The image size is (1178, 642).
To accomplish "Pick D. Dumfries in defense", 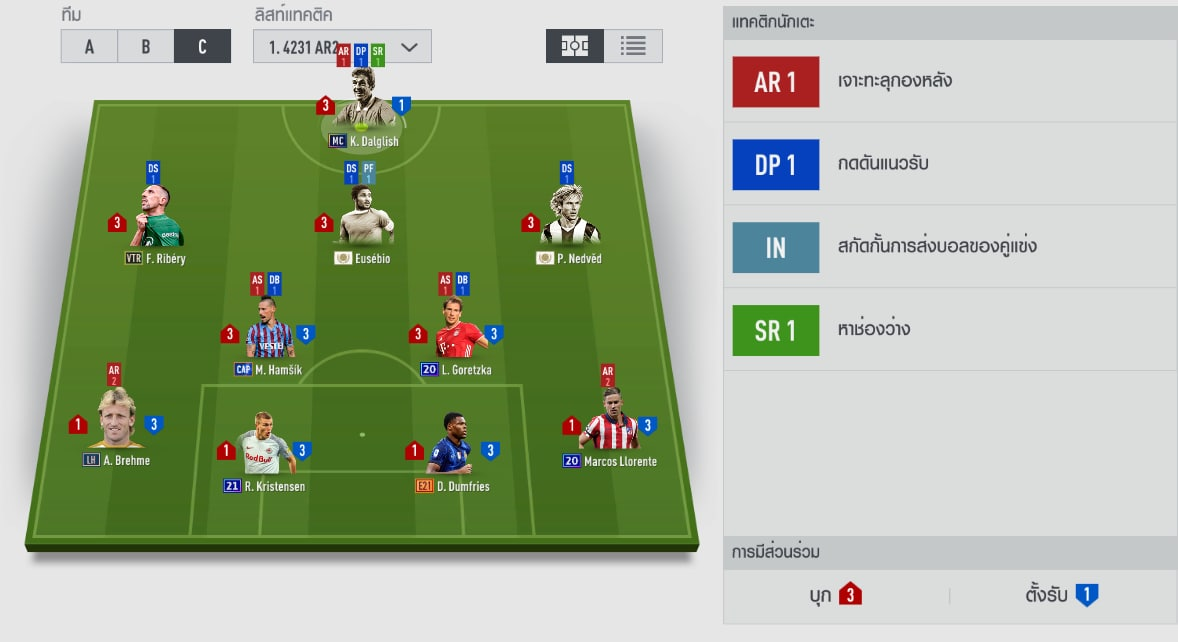I will pyautogui.click(x=452, y=447).
